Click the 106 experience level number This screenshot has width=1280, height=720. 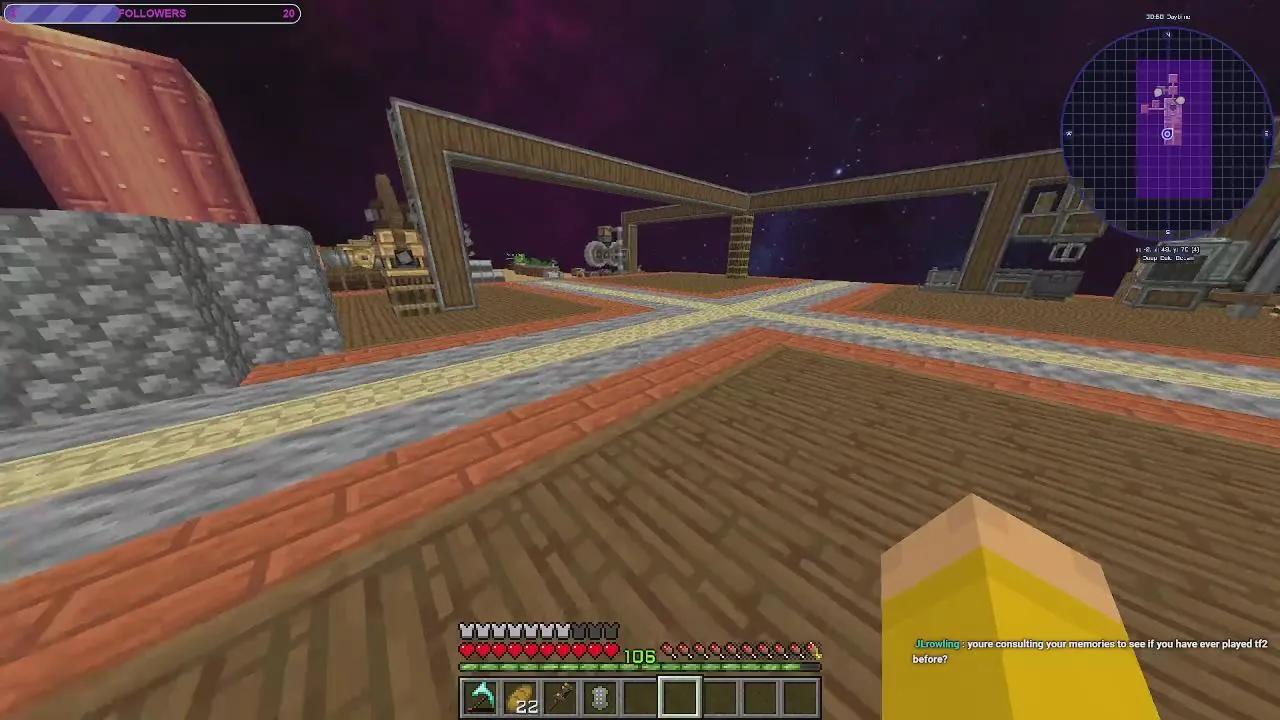coord(640,657)
